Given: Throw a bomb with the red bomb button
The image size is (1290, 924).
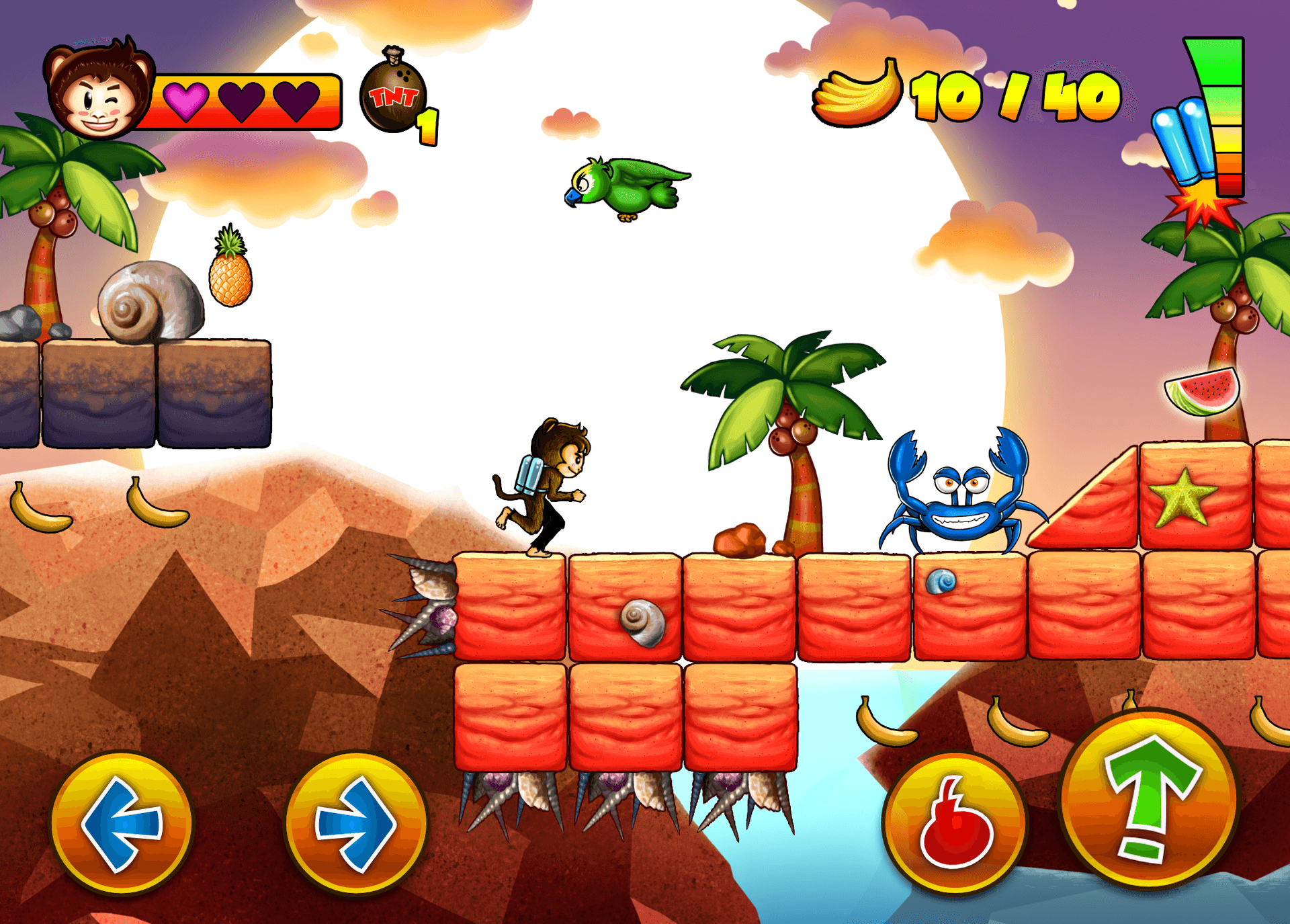Looking at the screenshot, I should coord(955,823).
